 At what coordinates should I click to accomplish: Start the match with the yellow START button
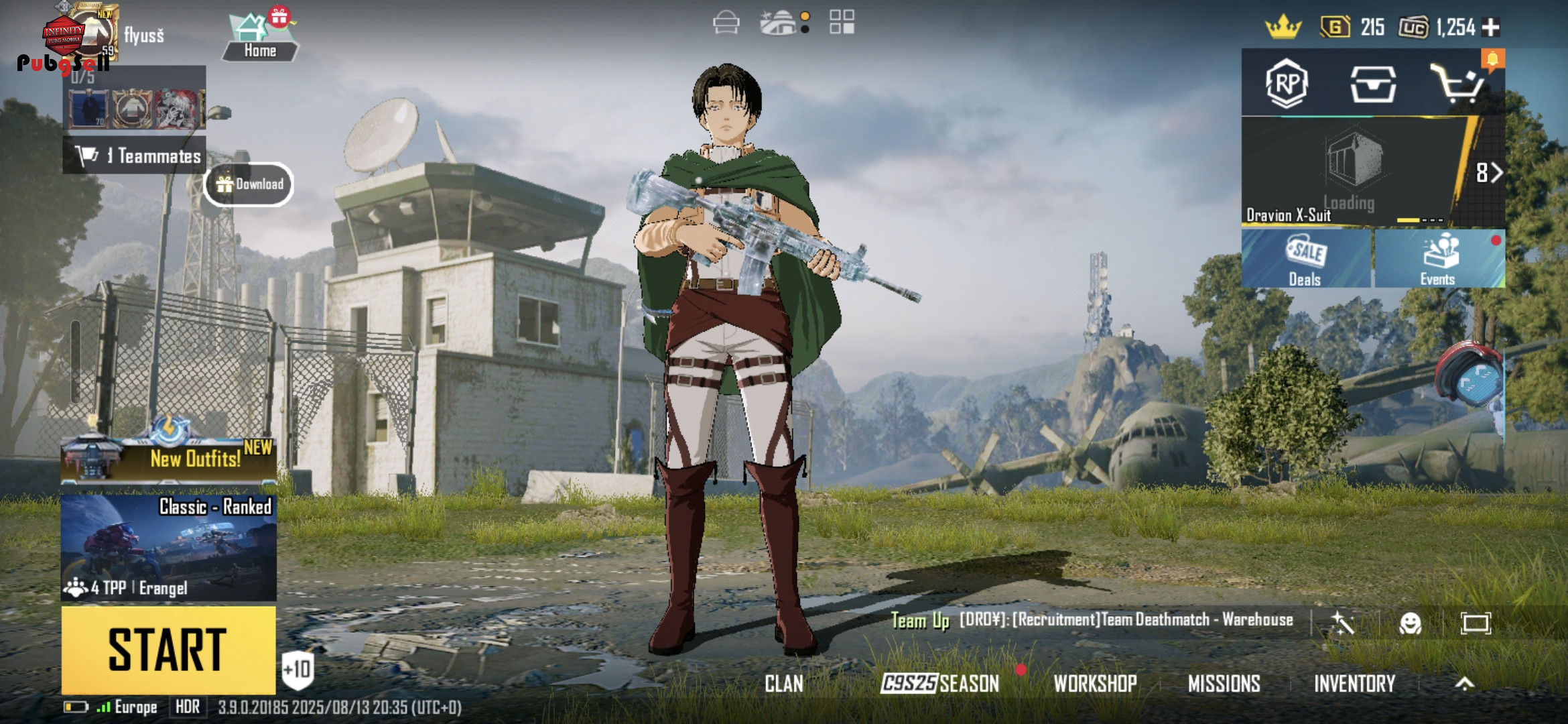point(168,649)
